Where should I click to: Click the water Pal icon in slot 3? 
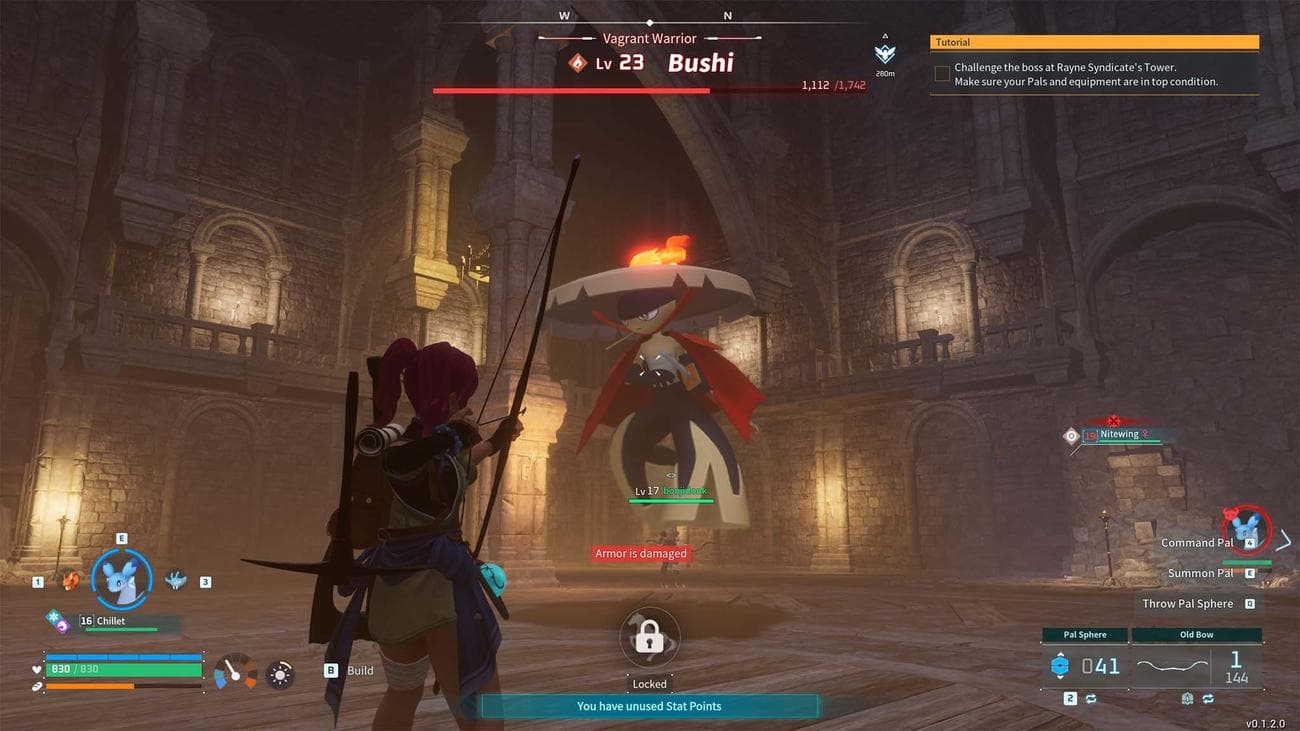pyautogui.click(x=176, y=578)
